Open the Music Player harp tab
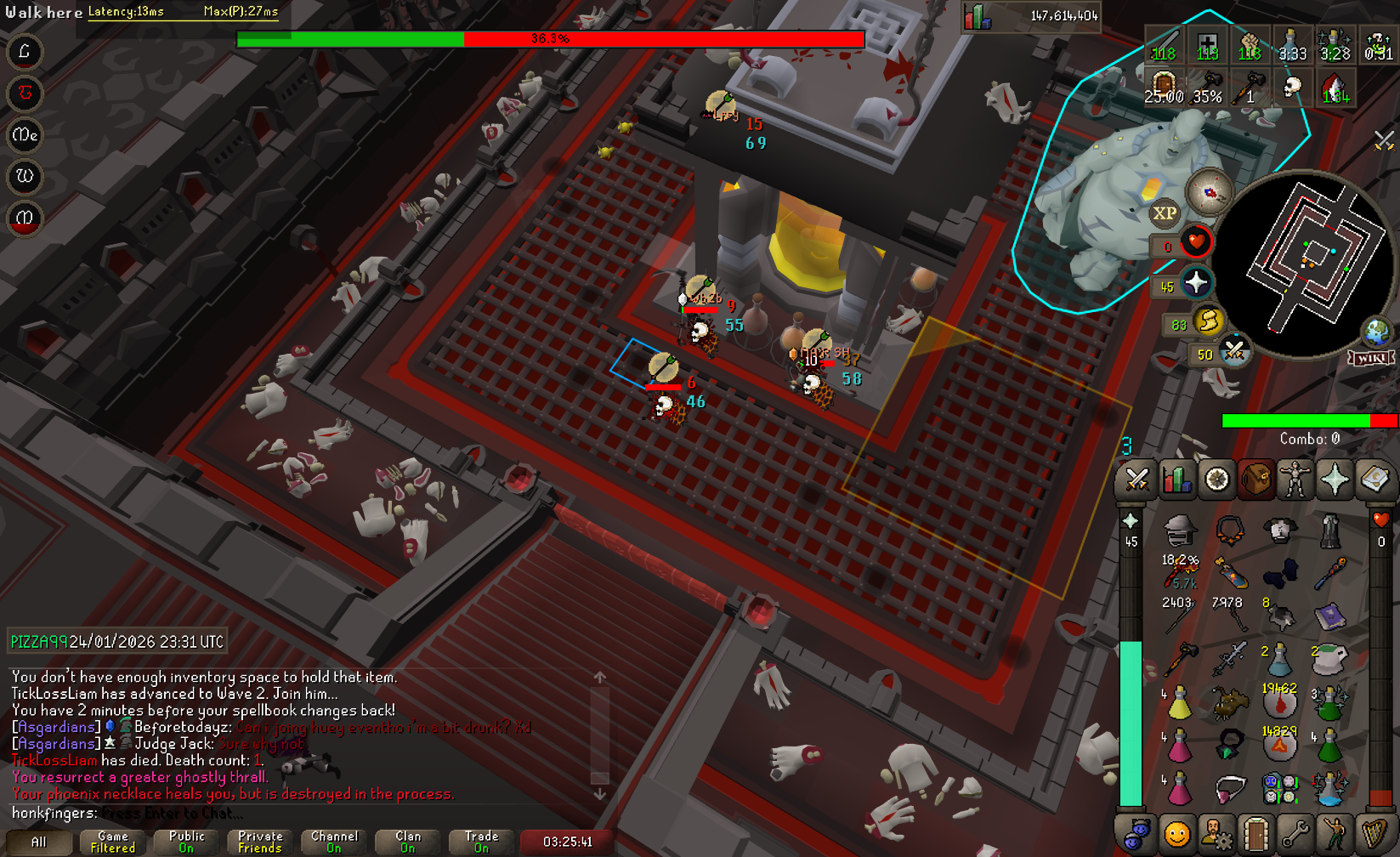 click(1374, 834)
